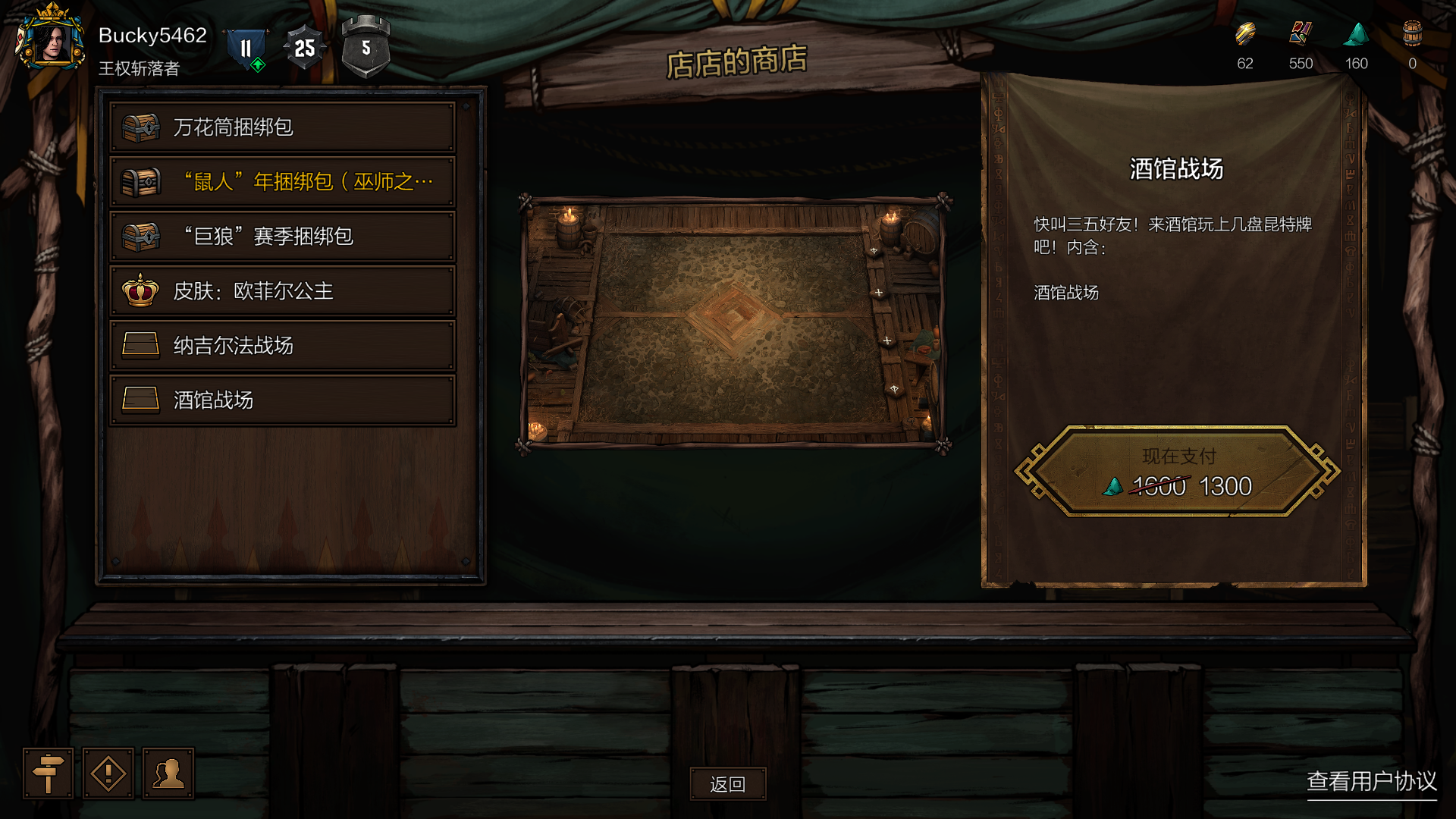Image resolution: width=1456 pixels, height=819 pixels.
Task: Go back with the 返回 button
Action: 727,784
